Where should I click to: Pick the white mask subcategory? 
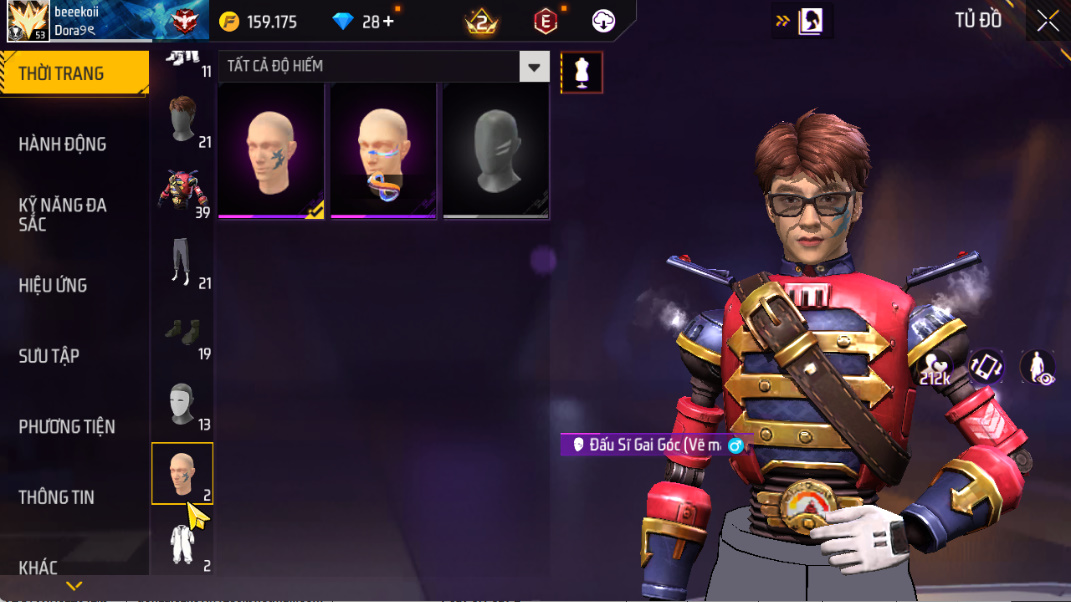click(x=182, y=404)
